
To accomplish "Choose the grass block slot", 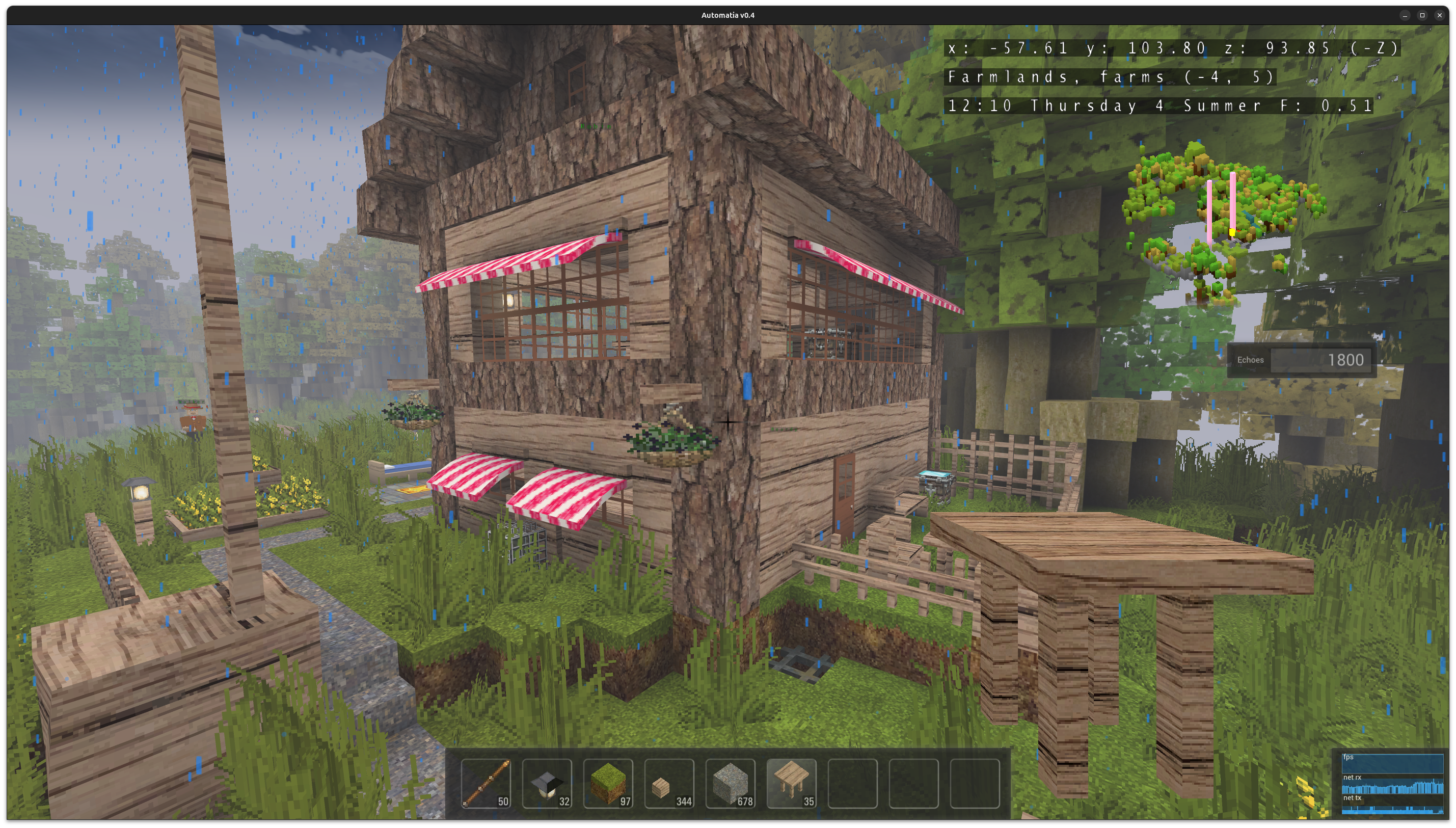I will click(x=608, y=783).
